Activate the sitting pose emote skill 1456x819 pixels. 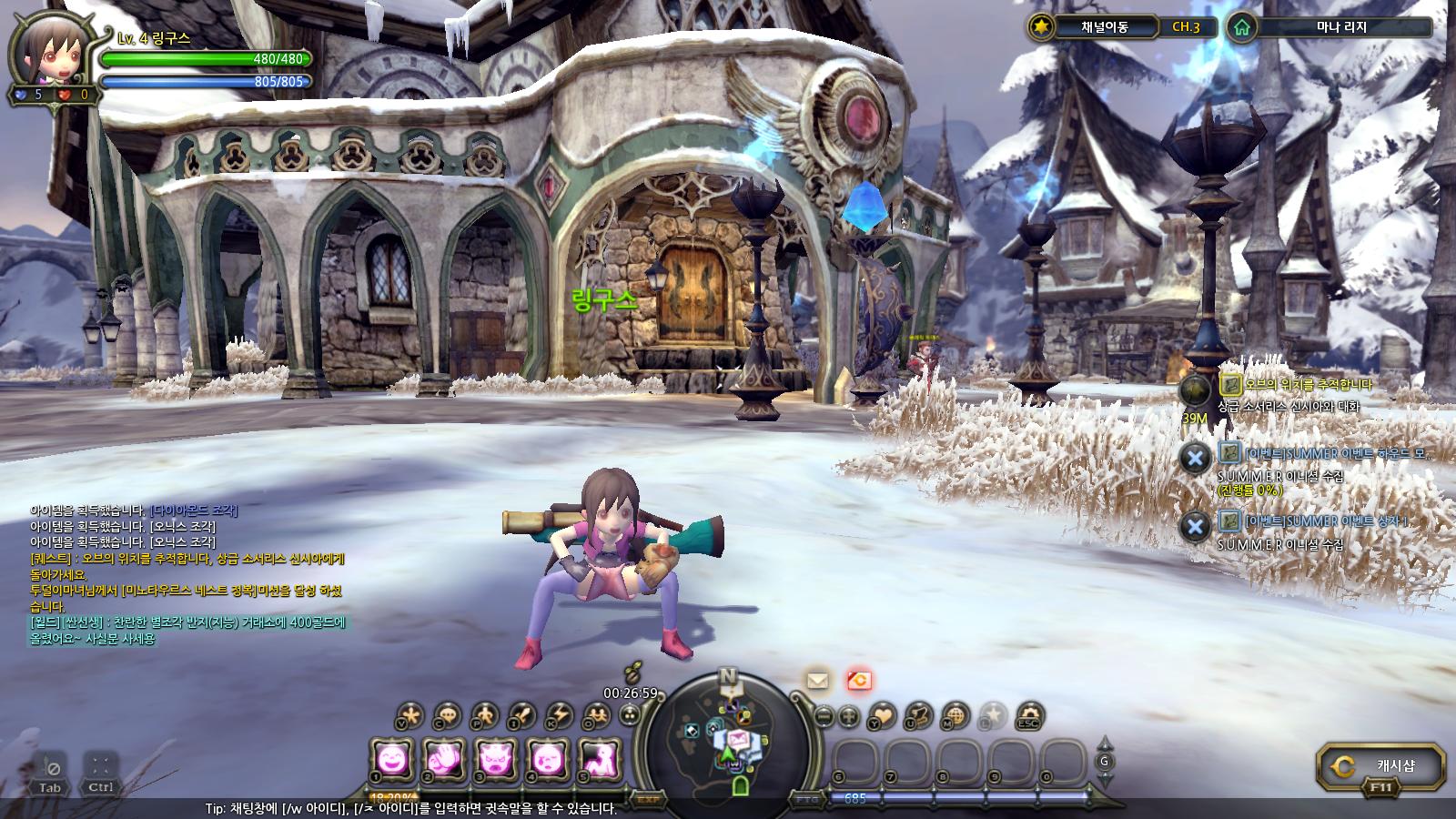pyautogui.click(x=600, y=758)
